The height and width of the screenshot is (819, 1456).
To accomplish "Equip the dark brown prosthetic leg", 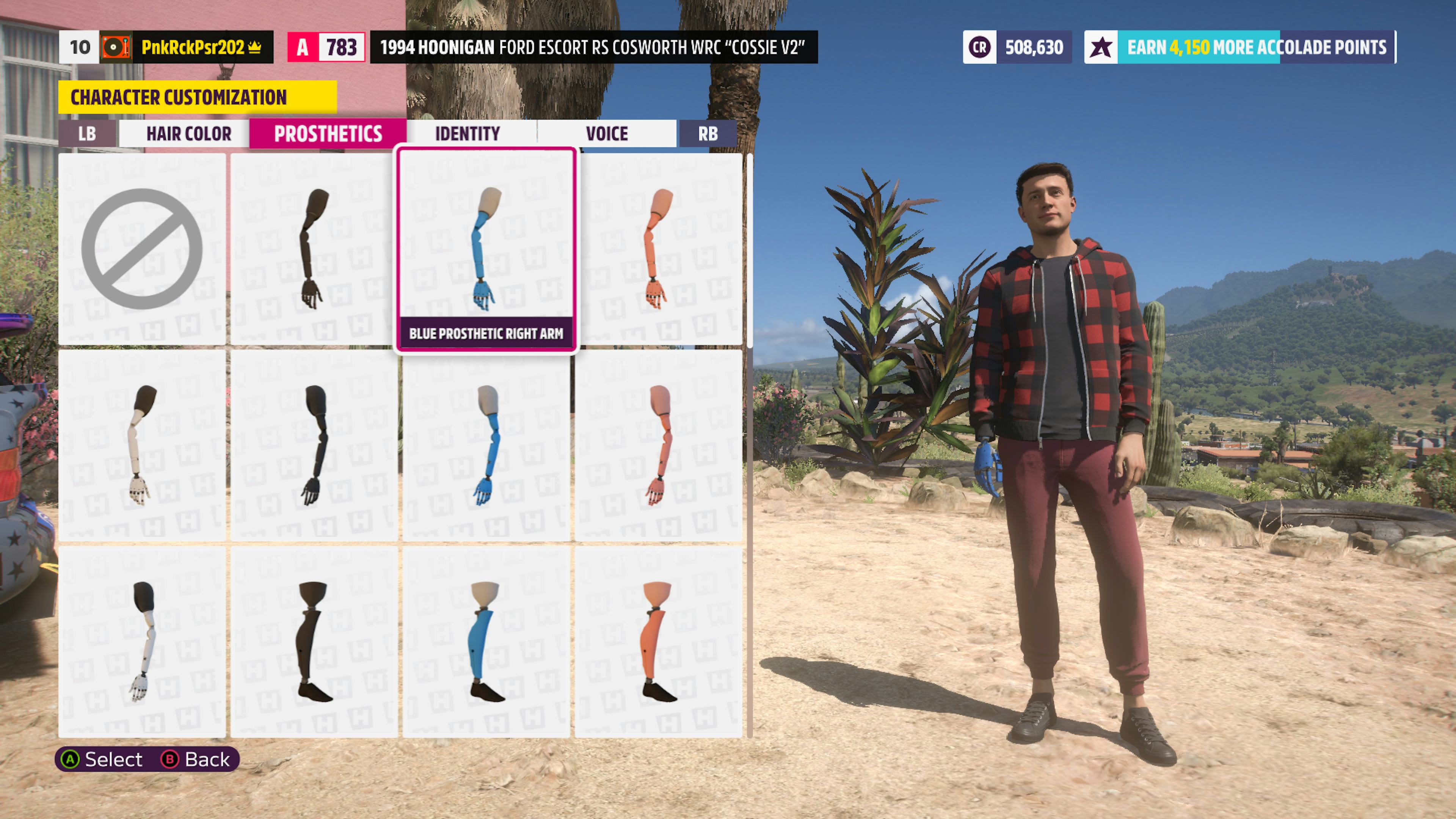I will click(x=314, y=642).
